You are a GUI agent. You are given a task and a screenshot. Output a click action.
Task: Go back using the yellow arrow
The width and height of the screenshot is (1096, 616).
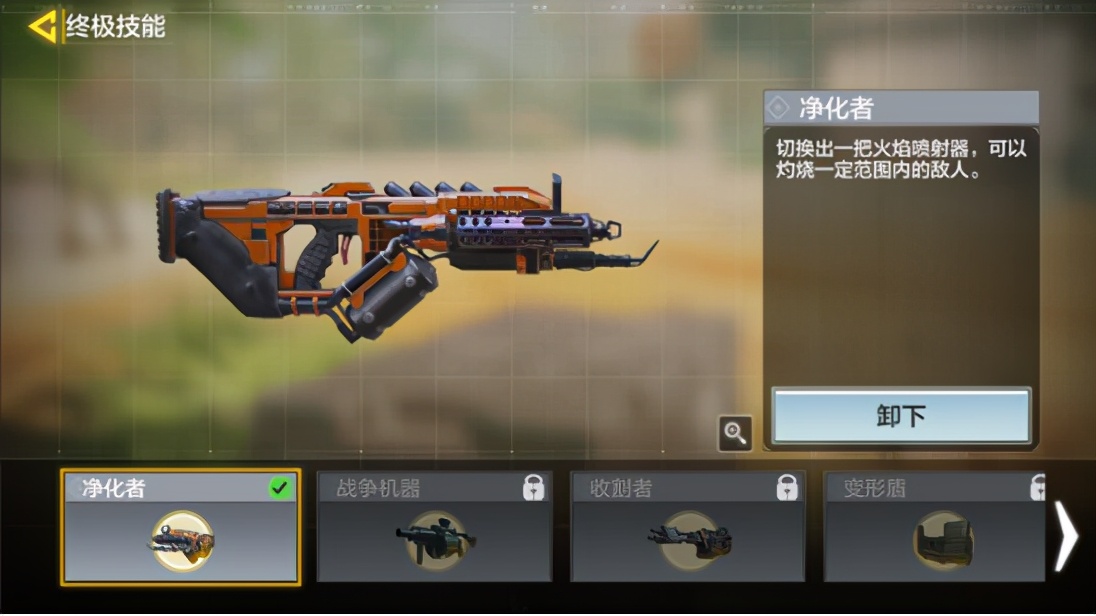(x=42, y=26)
